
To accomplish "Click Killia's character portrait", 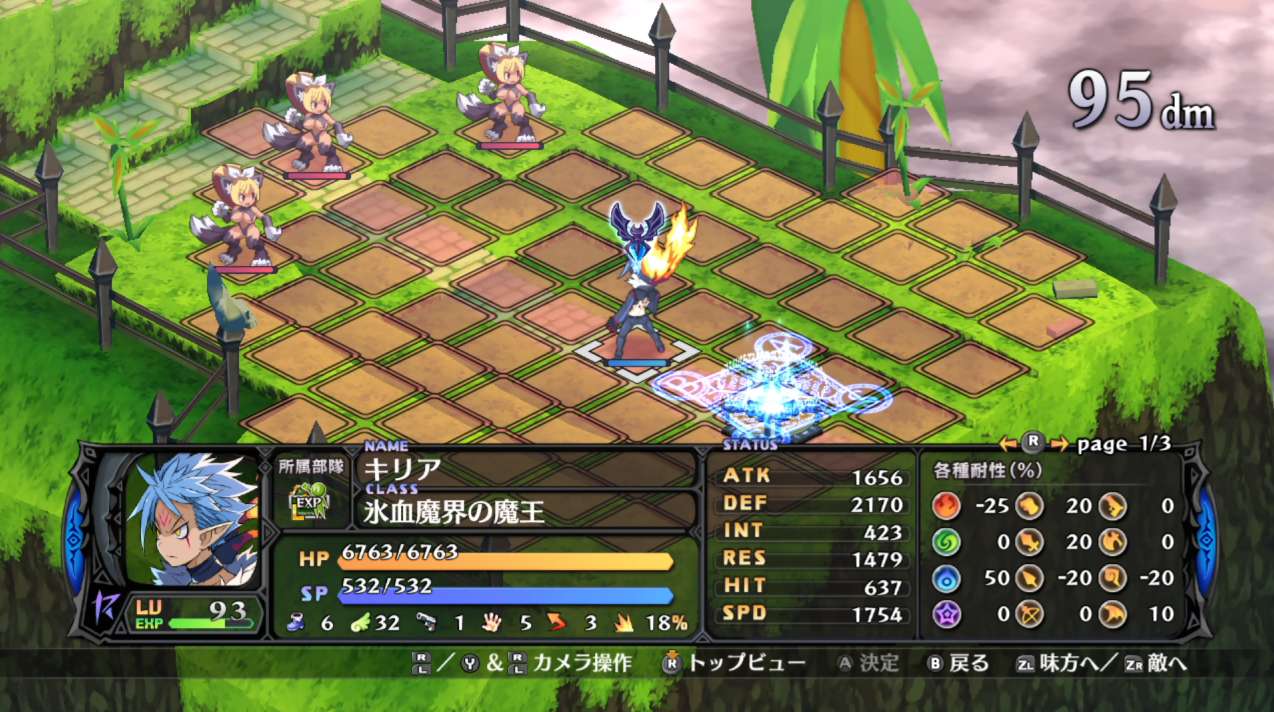I will tap(190, 520).
